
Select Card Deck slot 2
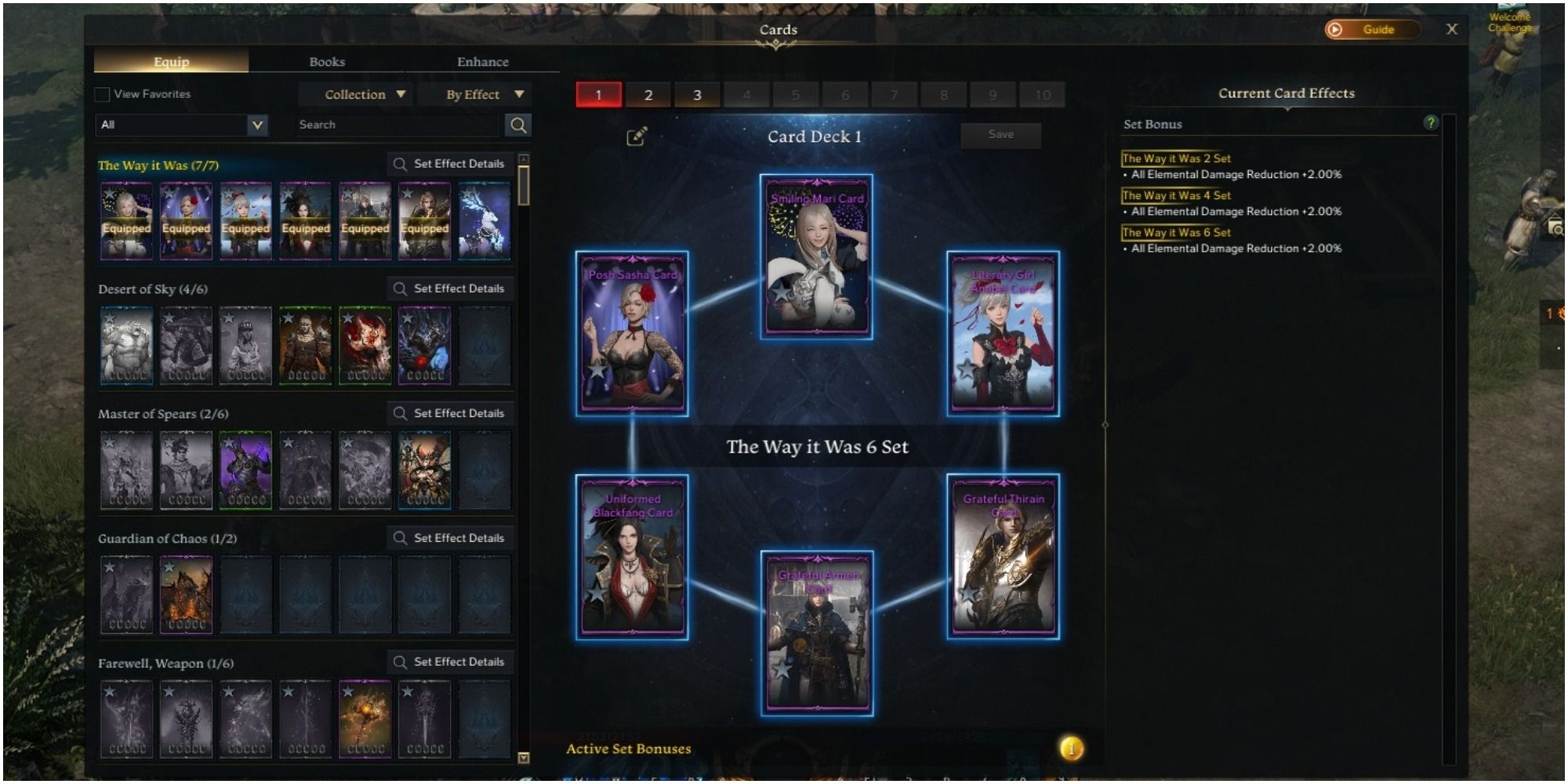648,93
